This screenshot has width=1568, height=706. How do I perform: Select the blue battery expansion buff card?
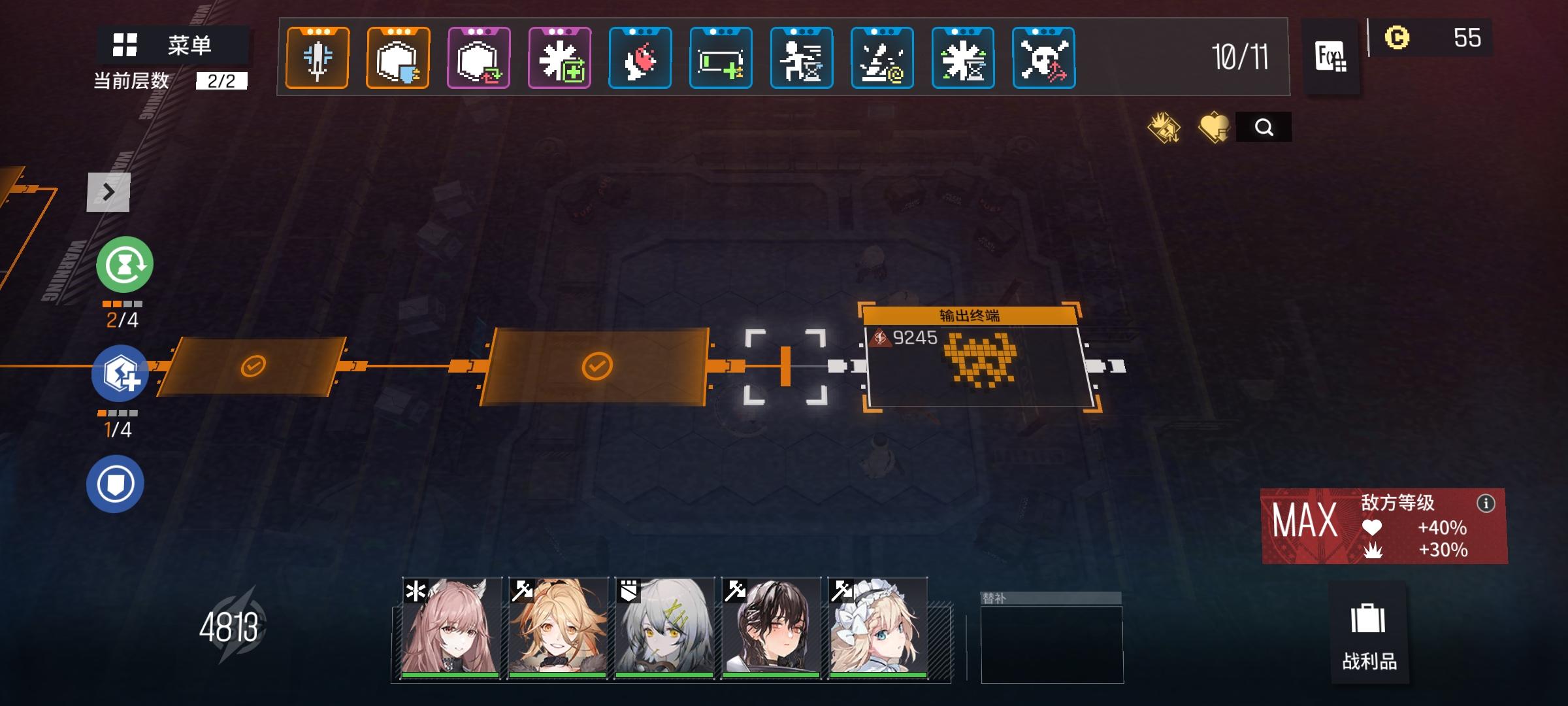pyautogui.click(x=720, y=57)
